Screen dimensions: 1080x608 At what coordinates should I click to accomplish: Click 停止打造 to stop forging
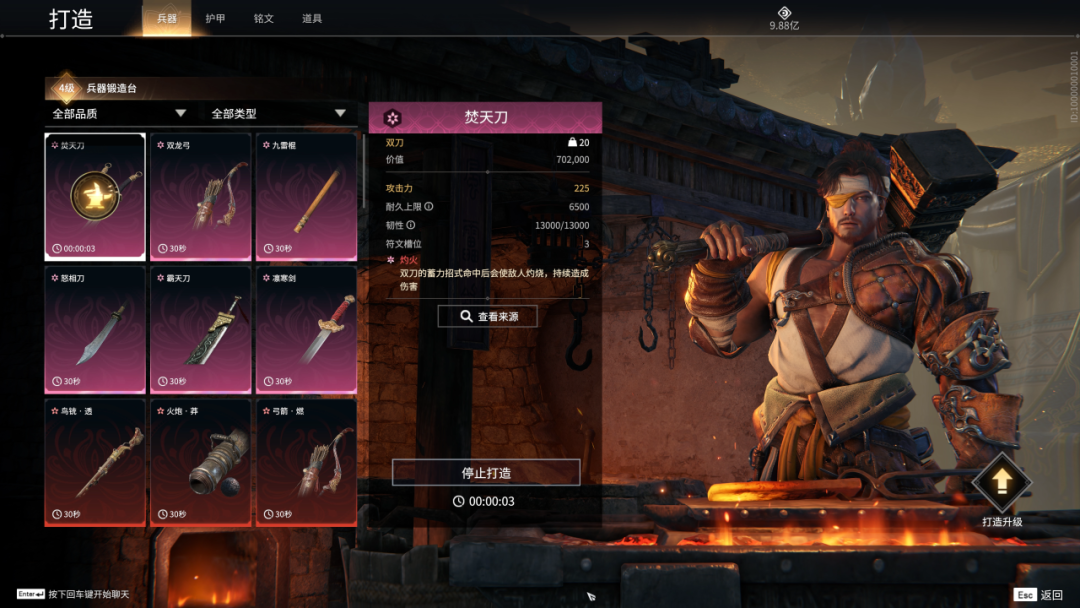pos(486,472)
